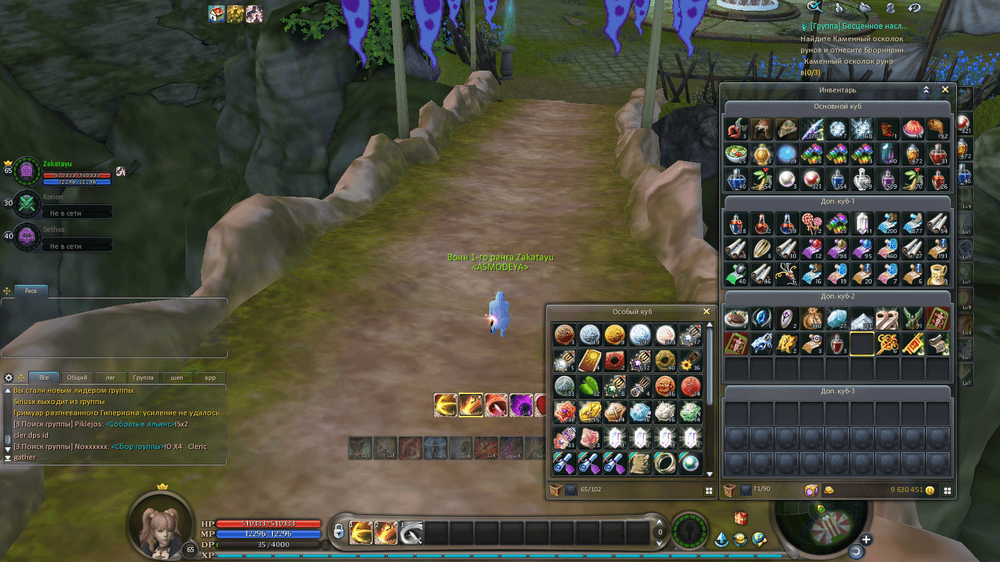Collapse the inventory with the double-arrow button
Screen dimensions: 1000x562
[x=926, y=90]
